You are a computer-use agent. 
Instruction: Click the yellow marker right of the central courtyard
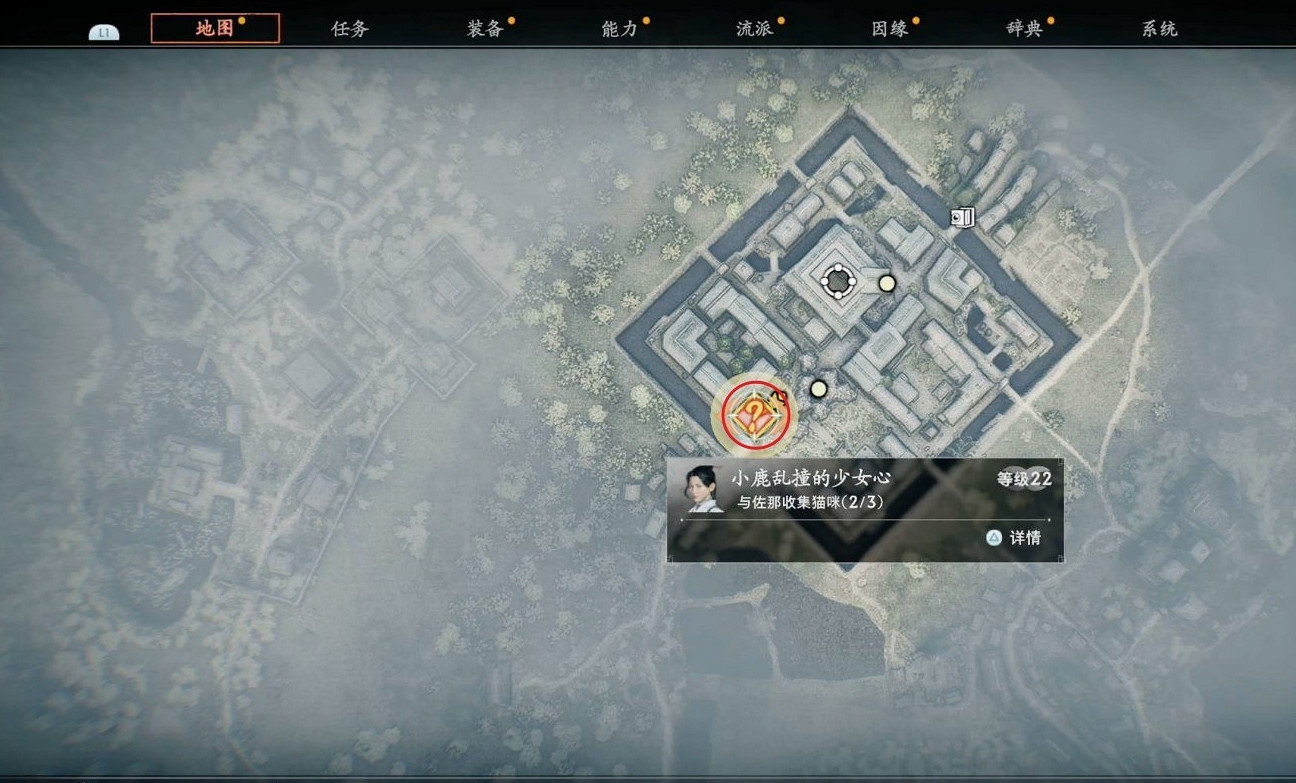885,284
